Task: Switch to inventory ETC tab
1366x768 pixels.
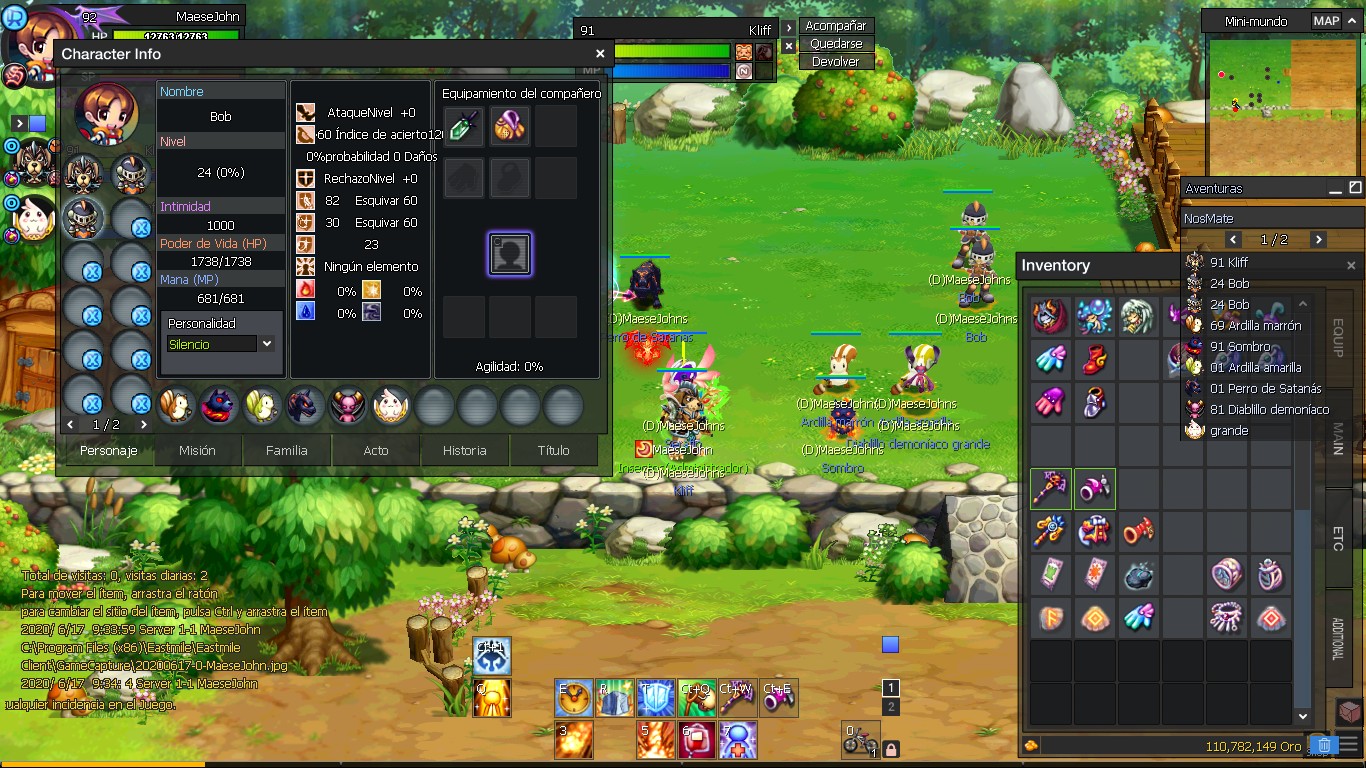Action: pos(1337,537)
